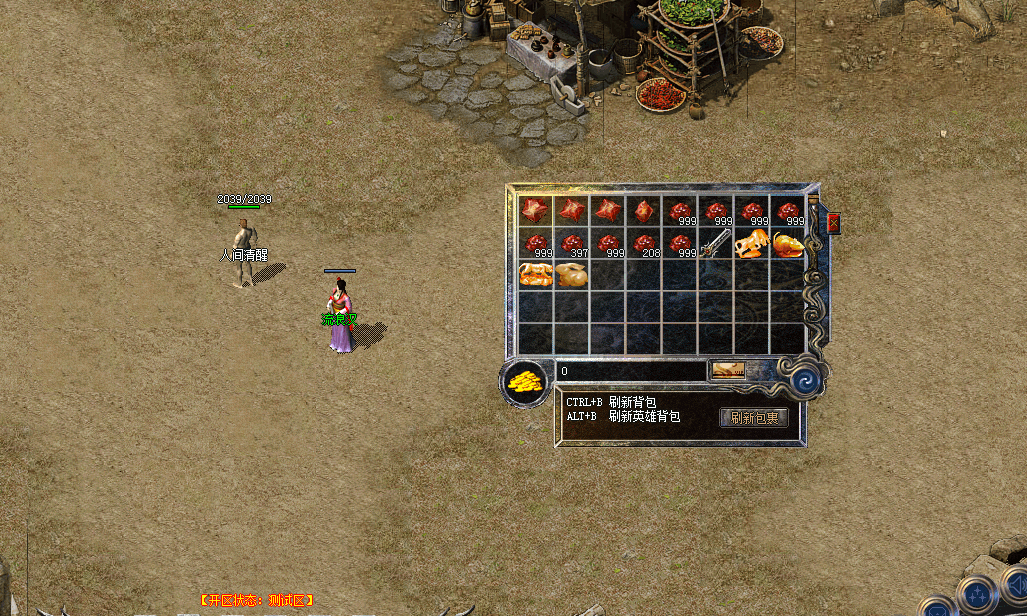1027x616 pixels.
Task: Pick the red ore stack of 208
Action: tap(643, 243)
